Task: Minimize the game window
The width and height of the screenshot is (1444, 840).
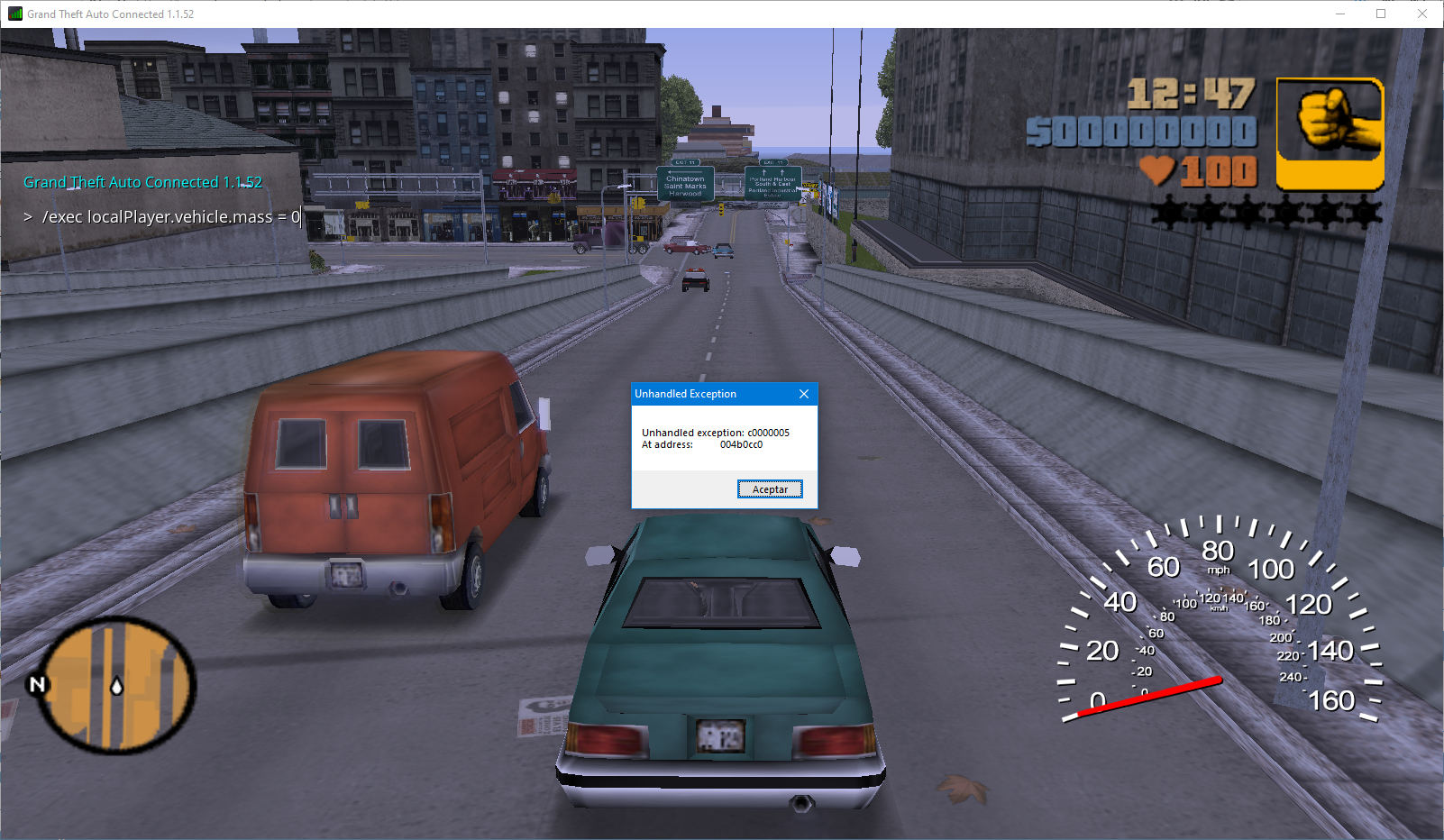Action: pyautogui.click(x=1339, y=14)
